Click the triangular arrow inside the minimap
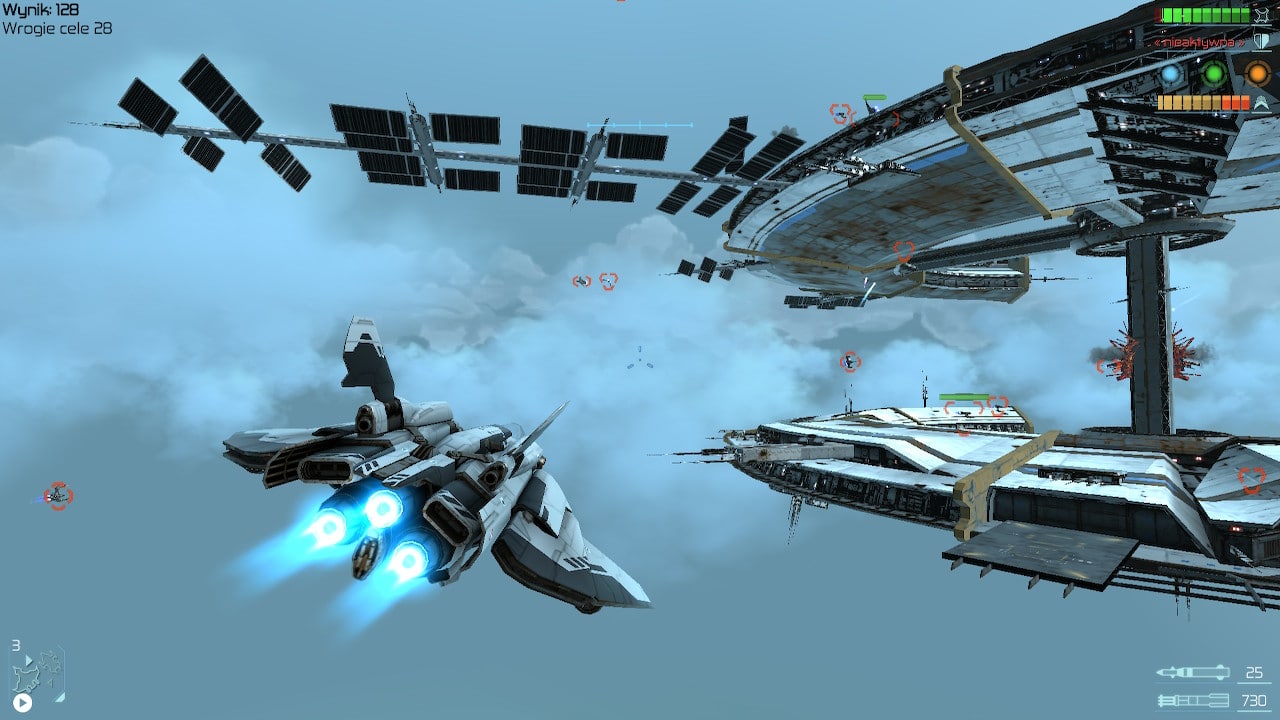This screenshot has height=720, width=1280. click(x=29, y=660)
